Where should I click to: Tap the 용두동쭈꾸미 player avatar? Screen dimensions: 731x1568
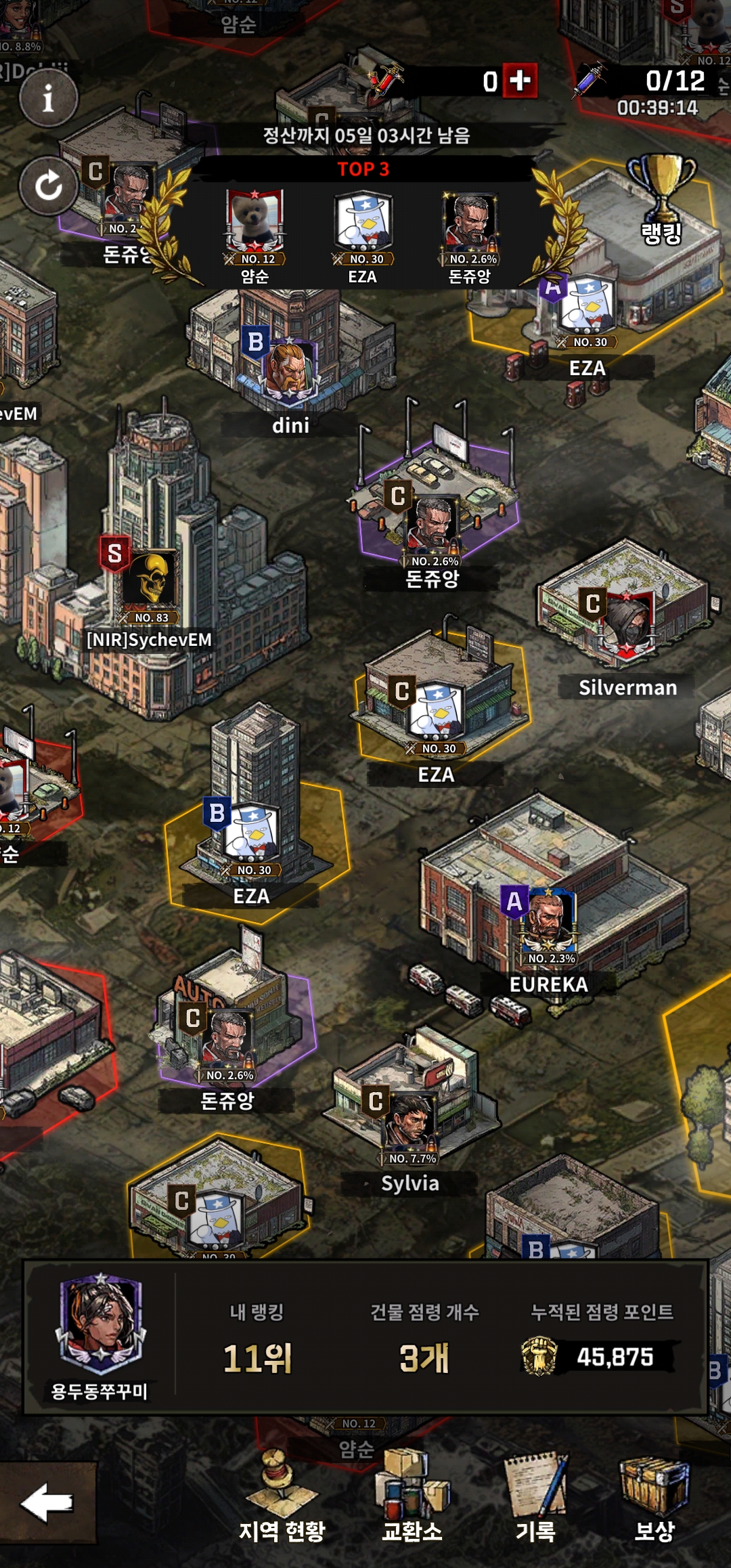point(101,1327)
